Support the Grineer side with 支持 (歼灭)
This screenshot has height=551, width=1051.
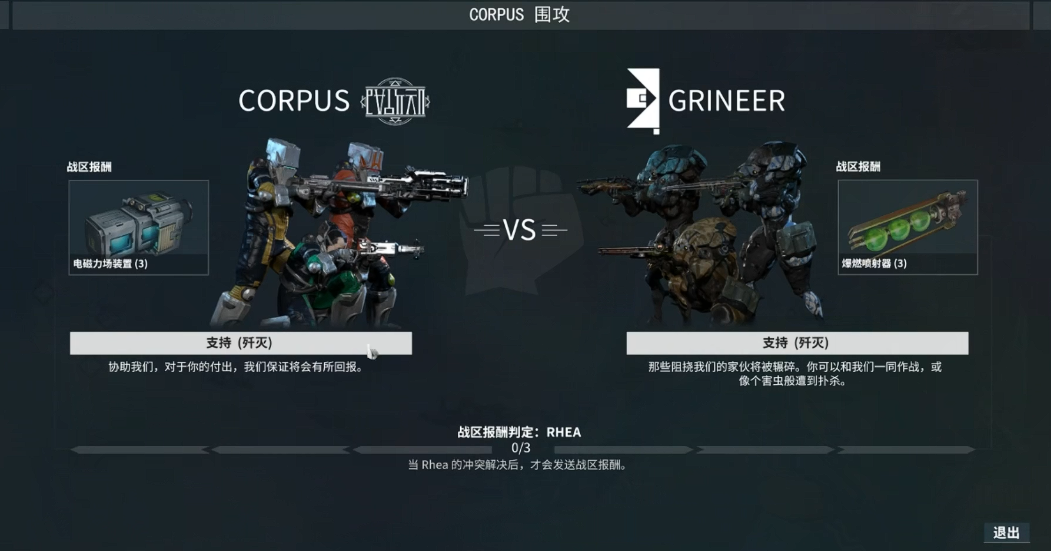[x=796, y=343]
